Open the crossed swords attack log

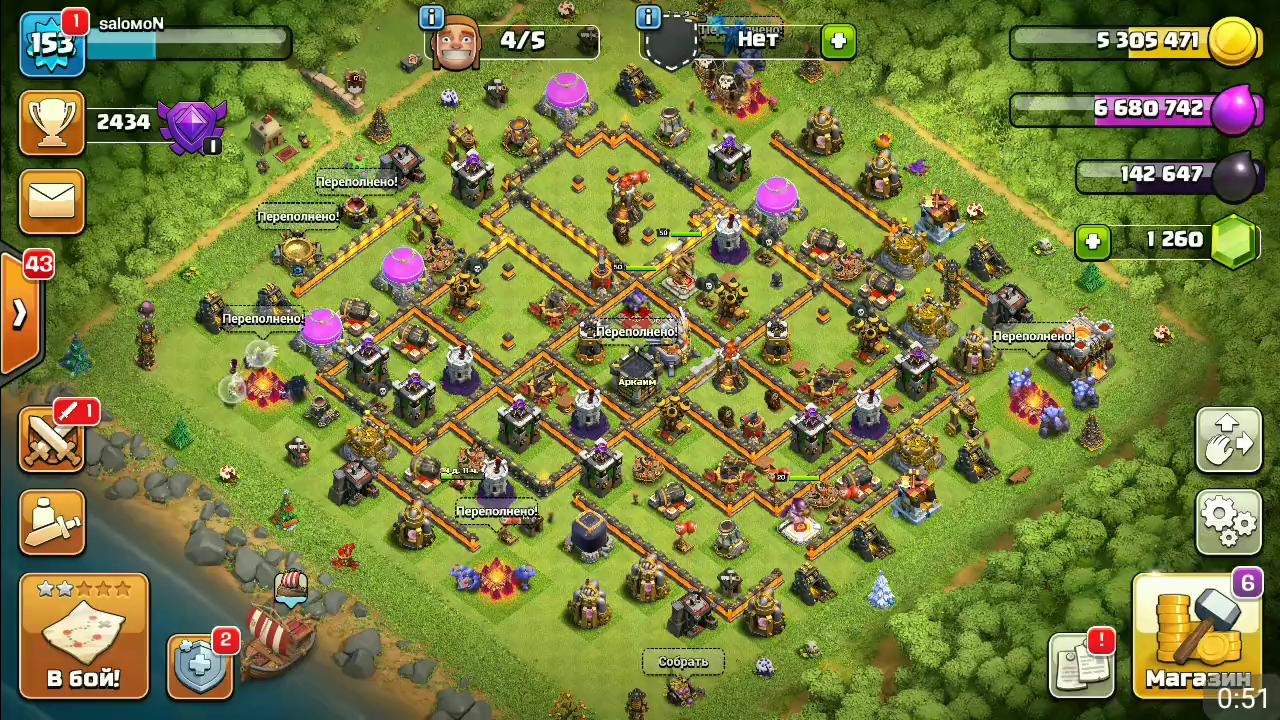point(52,440)
